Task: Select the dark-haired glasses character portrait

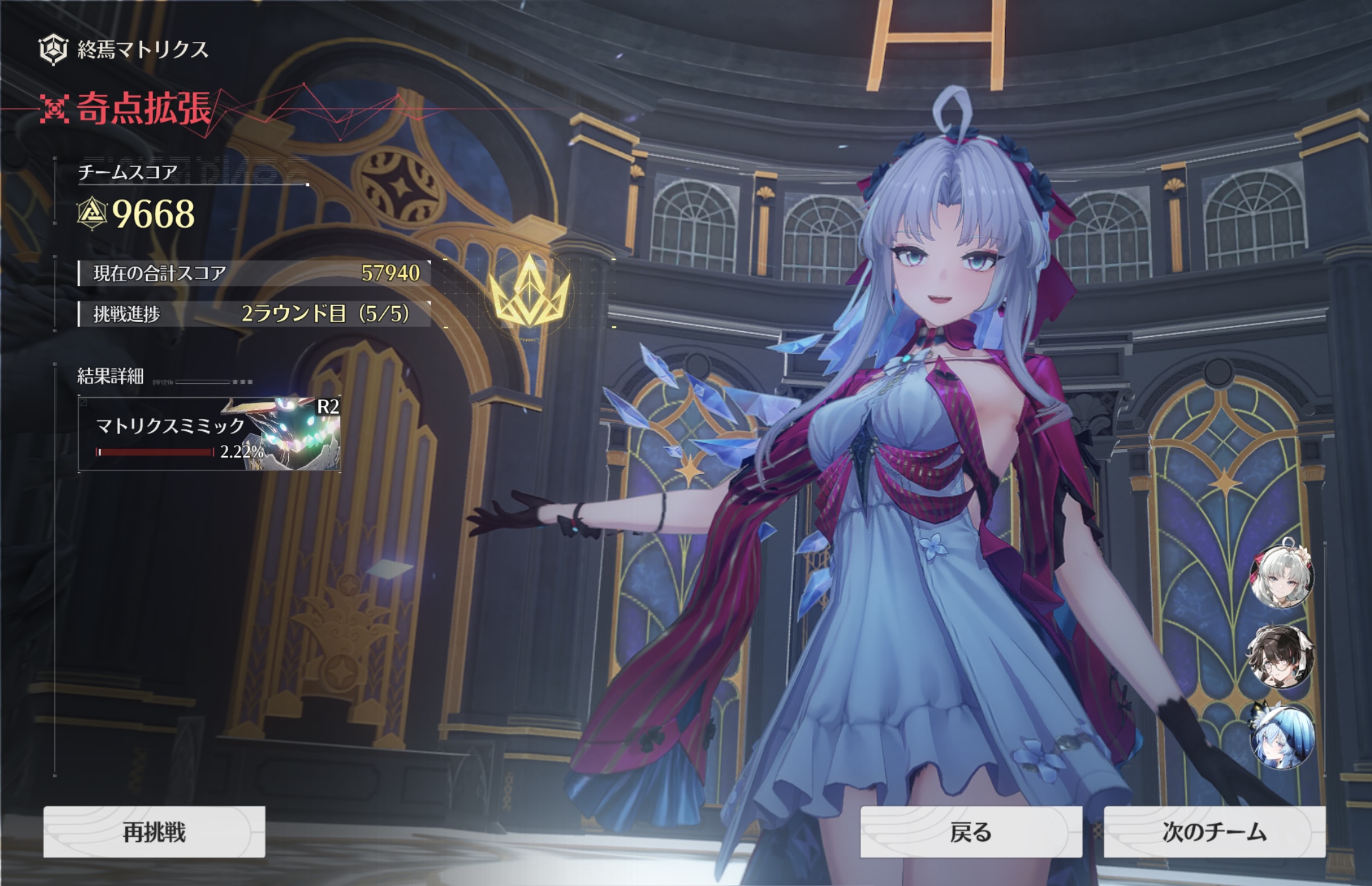Action: [1281, 657]
